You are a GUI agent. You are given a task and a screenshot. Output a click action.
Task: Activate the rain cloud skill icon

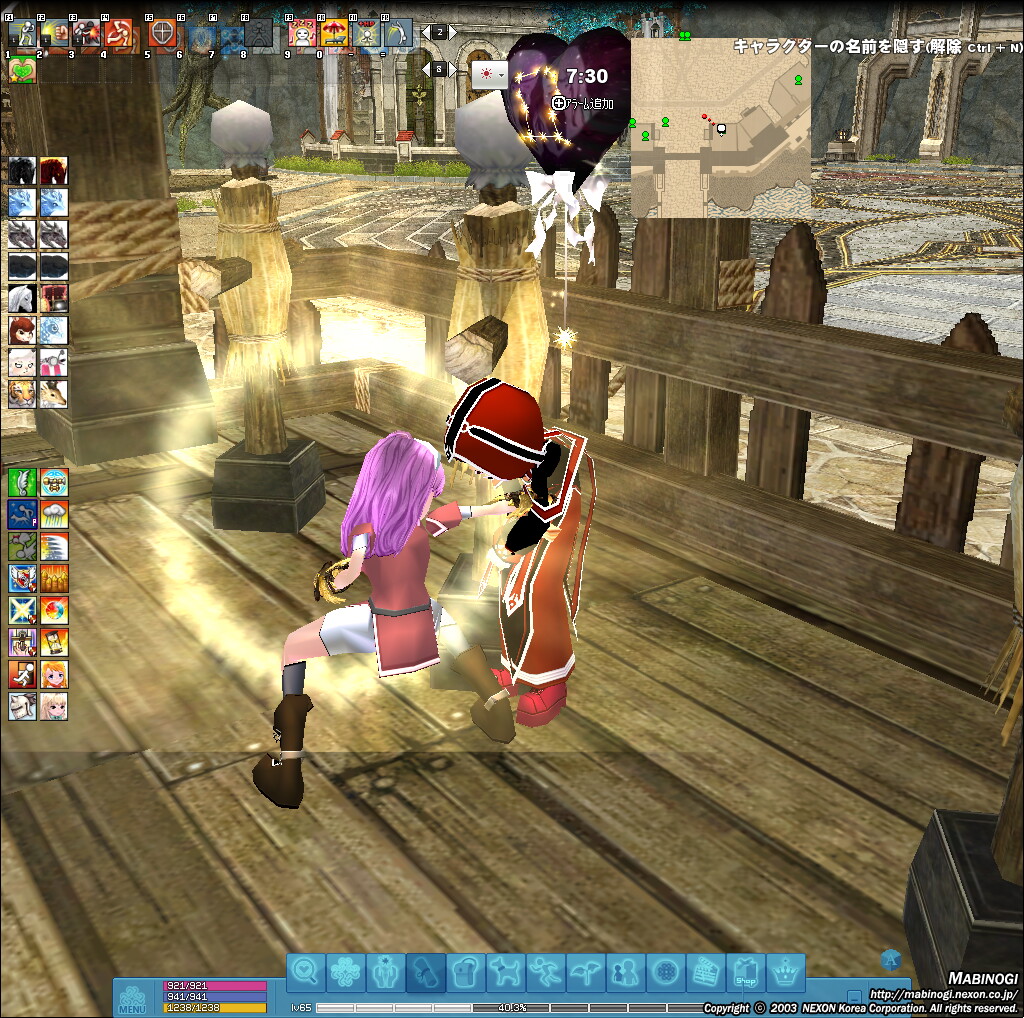tap(54, 515)
